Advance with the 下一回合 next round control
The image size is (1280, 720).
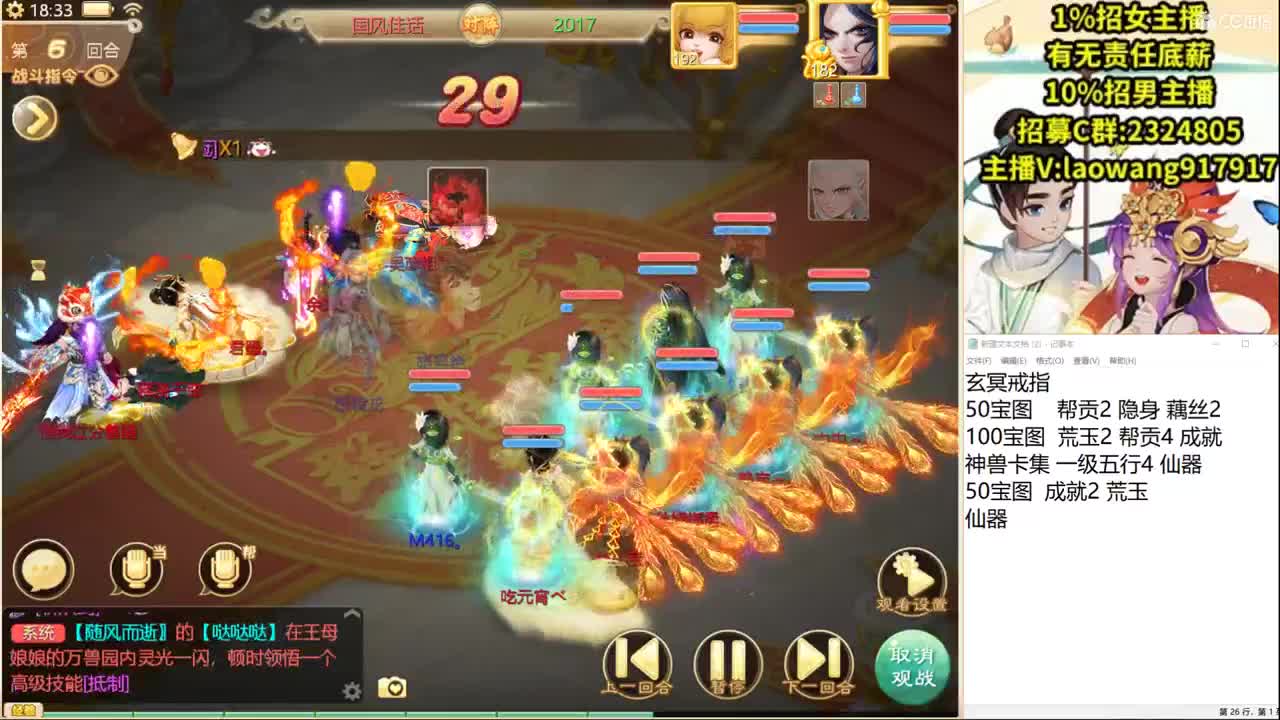tap(818, 663)
